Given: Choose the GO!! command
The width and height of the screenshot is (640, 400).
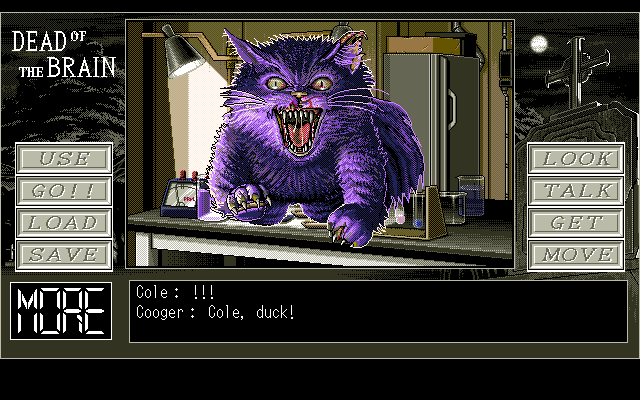Looking at the screenshot, I should click(62, 190).
